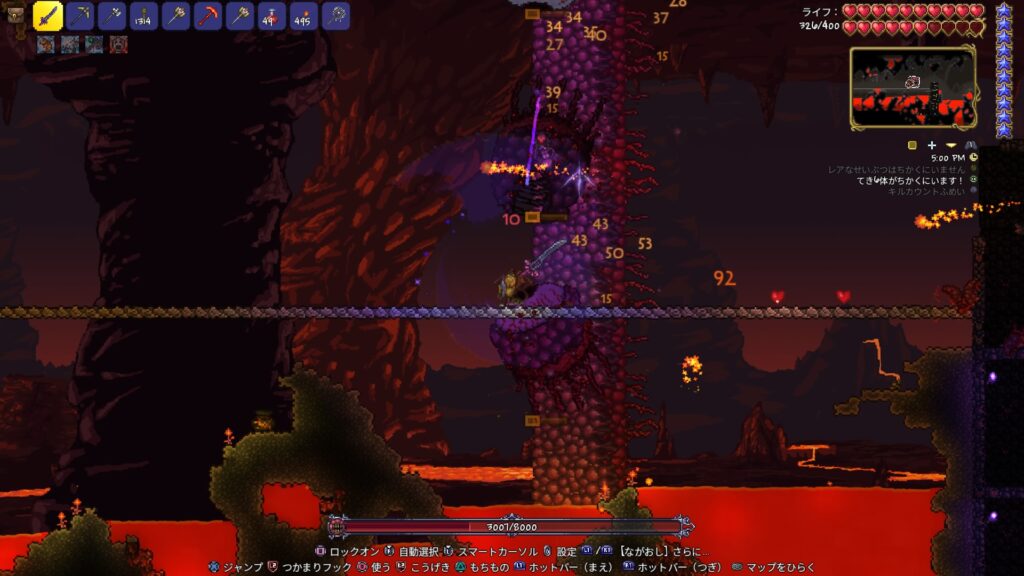The image size is (1024, 576).
Task: Open the inventory bag icon
Action: coord(14,15)
